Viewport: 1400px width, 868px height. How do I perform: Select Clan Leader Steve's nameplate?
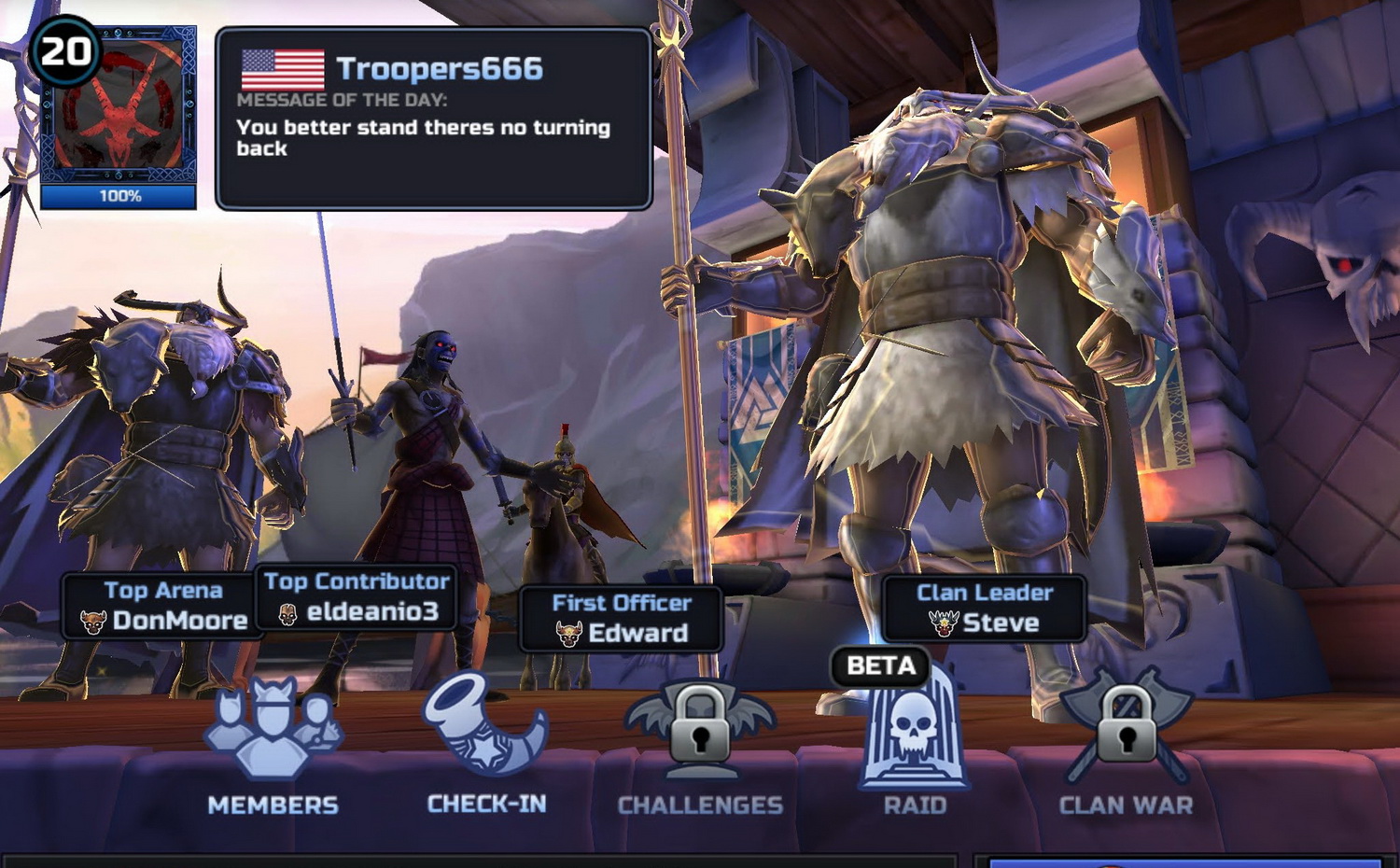985,609
